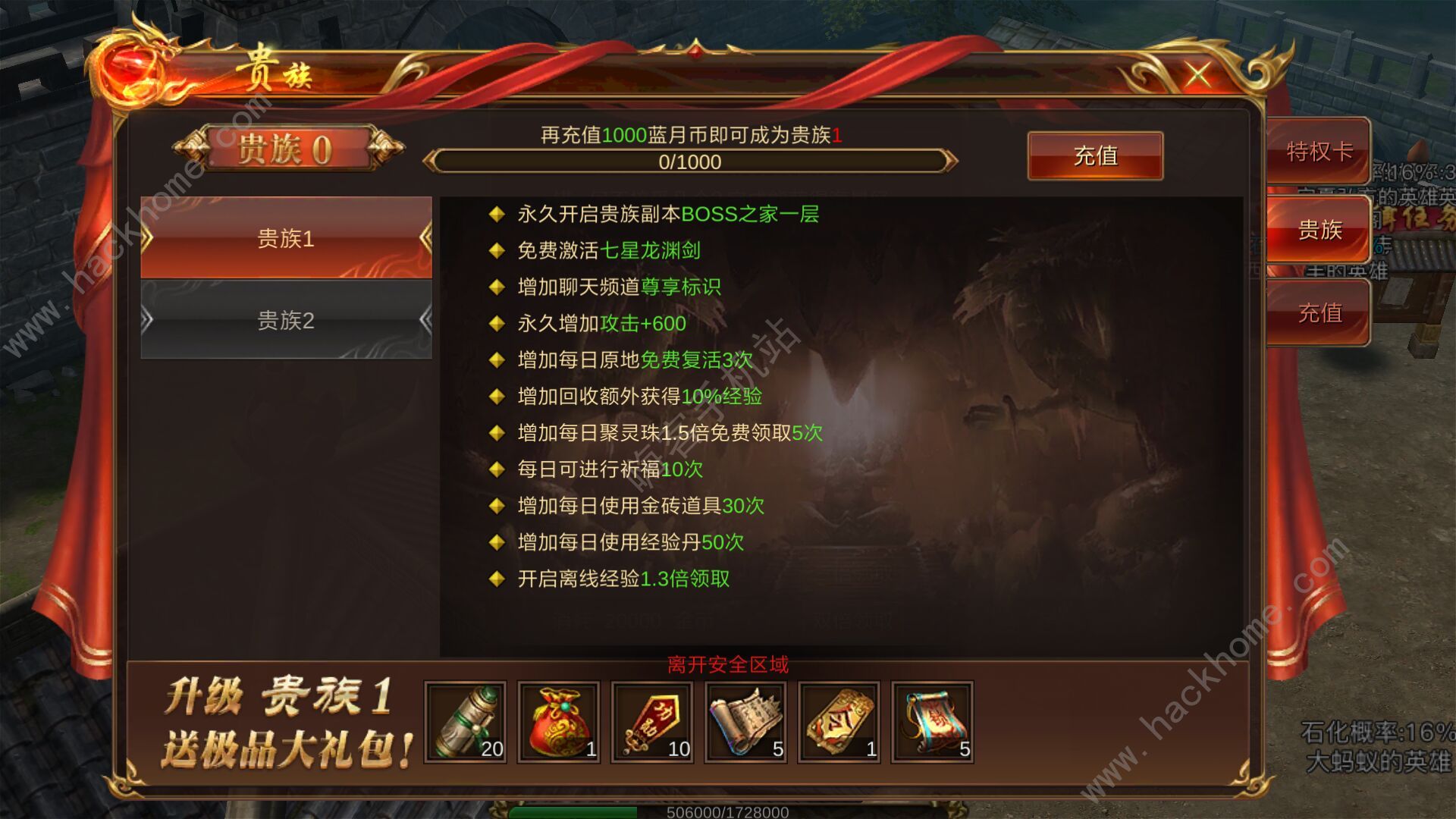Open the 充值 side tab on the right
The width and height of the screenshot is (1456, 819).
[x=1318, y=311]
